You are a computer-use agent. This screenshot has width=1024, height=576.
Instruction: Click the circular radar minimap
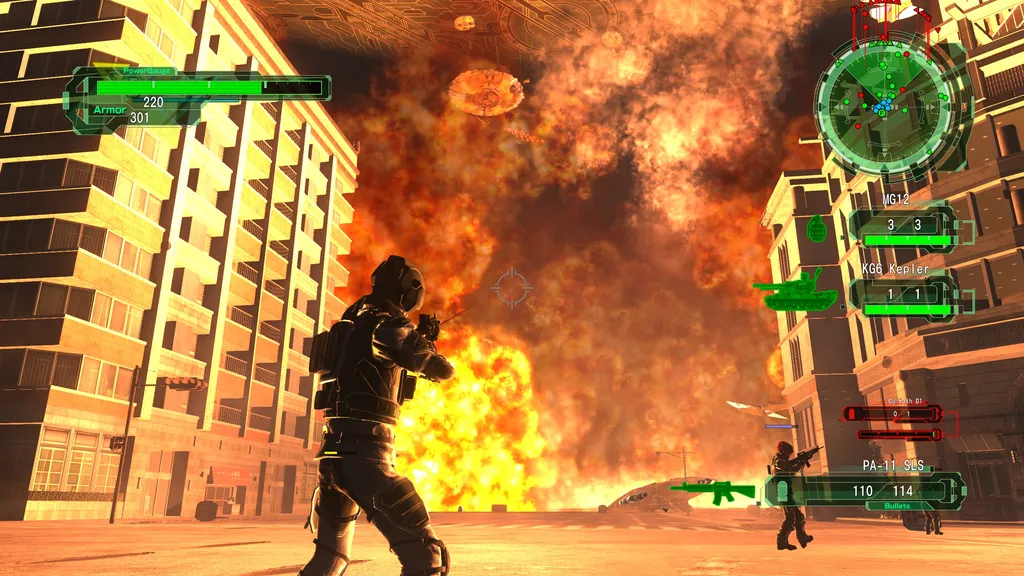click(x=880, y=103)
